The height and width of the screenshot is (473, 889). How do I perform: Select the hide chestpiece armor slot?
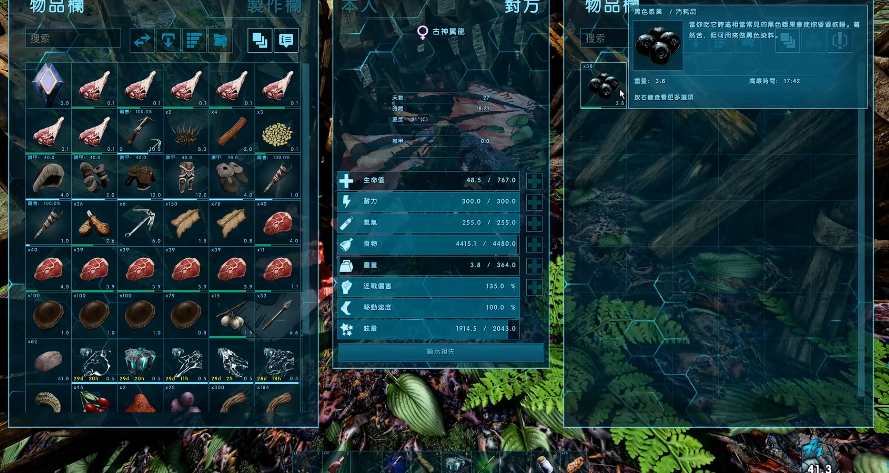point(141,176)
